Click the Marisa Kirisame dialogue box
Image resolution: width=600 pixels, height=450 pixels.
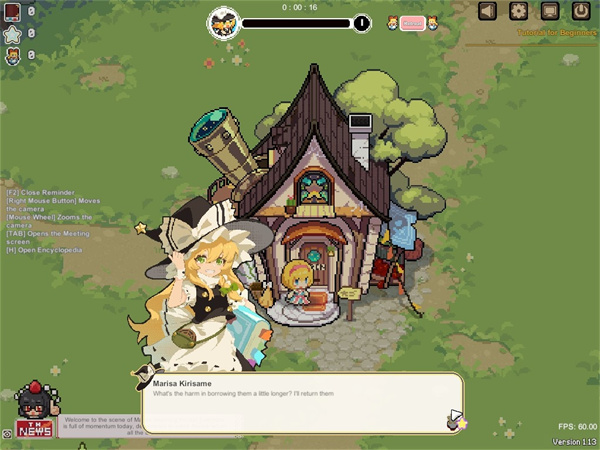[300, 402]
